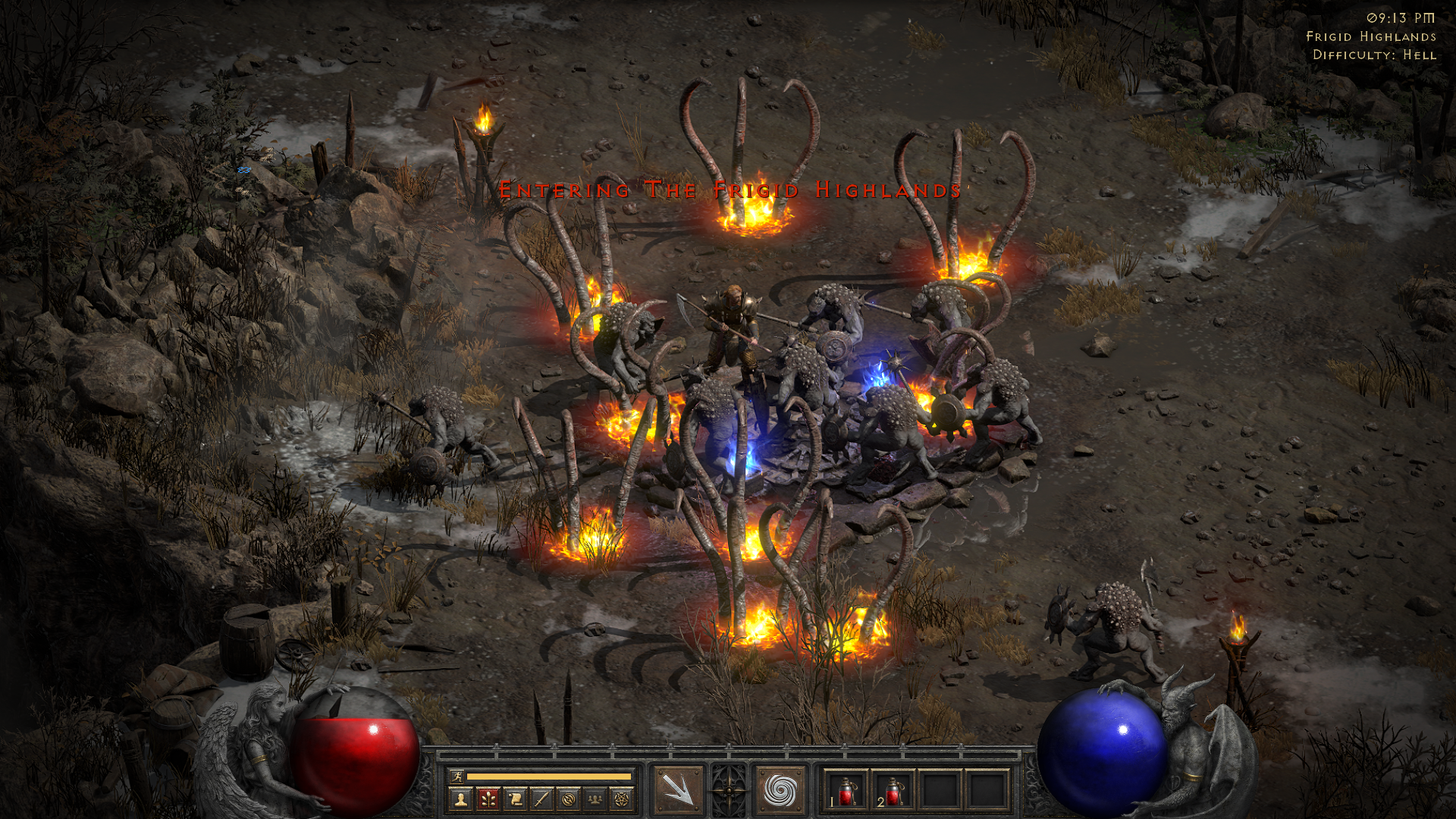1456x819 pixels.
Task: Open the quest log scroll icon
Action: 515,799
